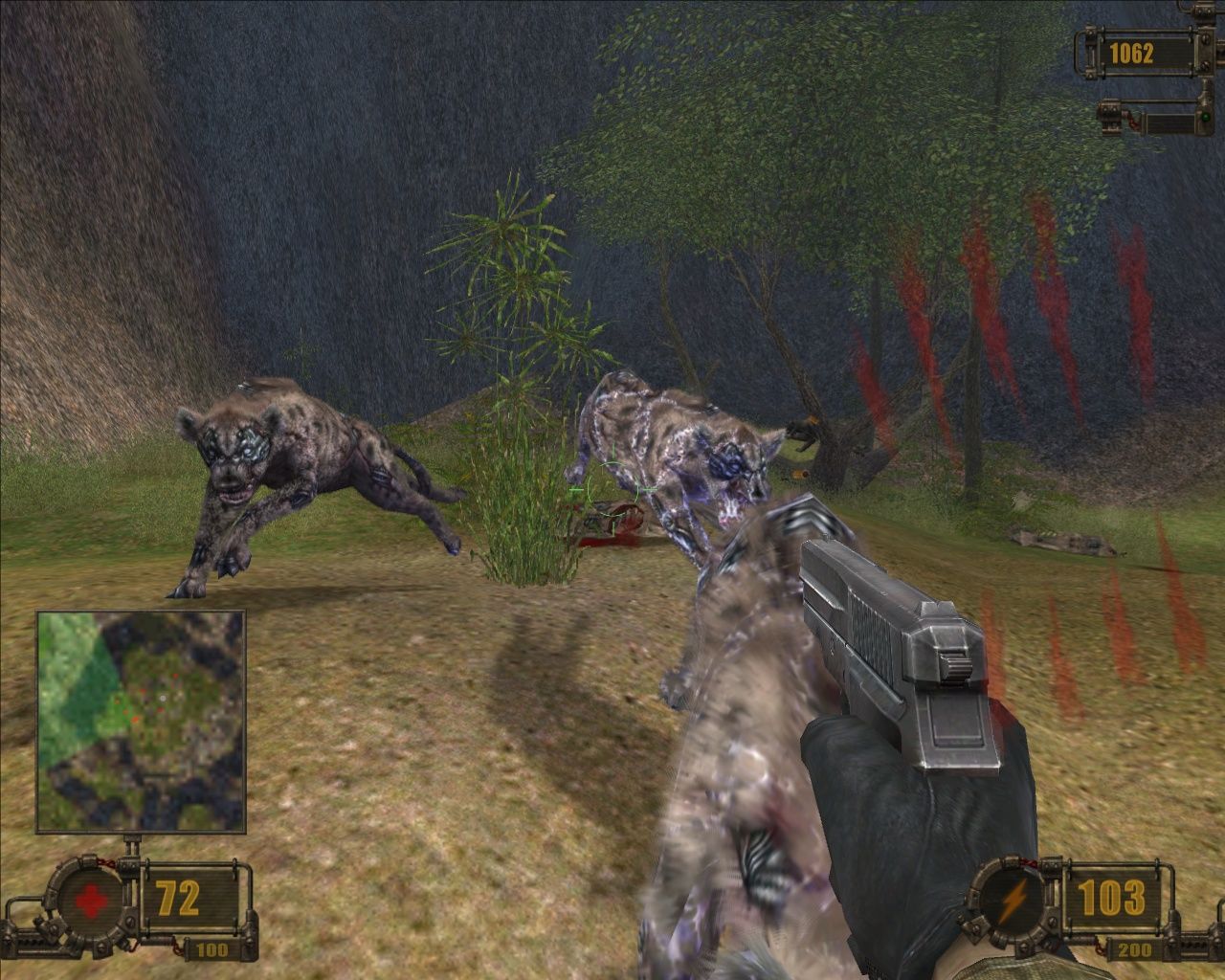The height and width of the screenshot is (980, 1225).
Task: Click the energy value reading 103
Action: [1110, 898]
